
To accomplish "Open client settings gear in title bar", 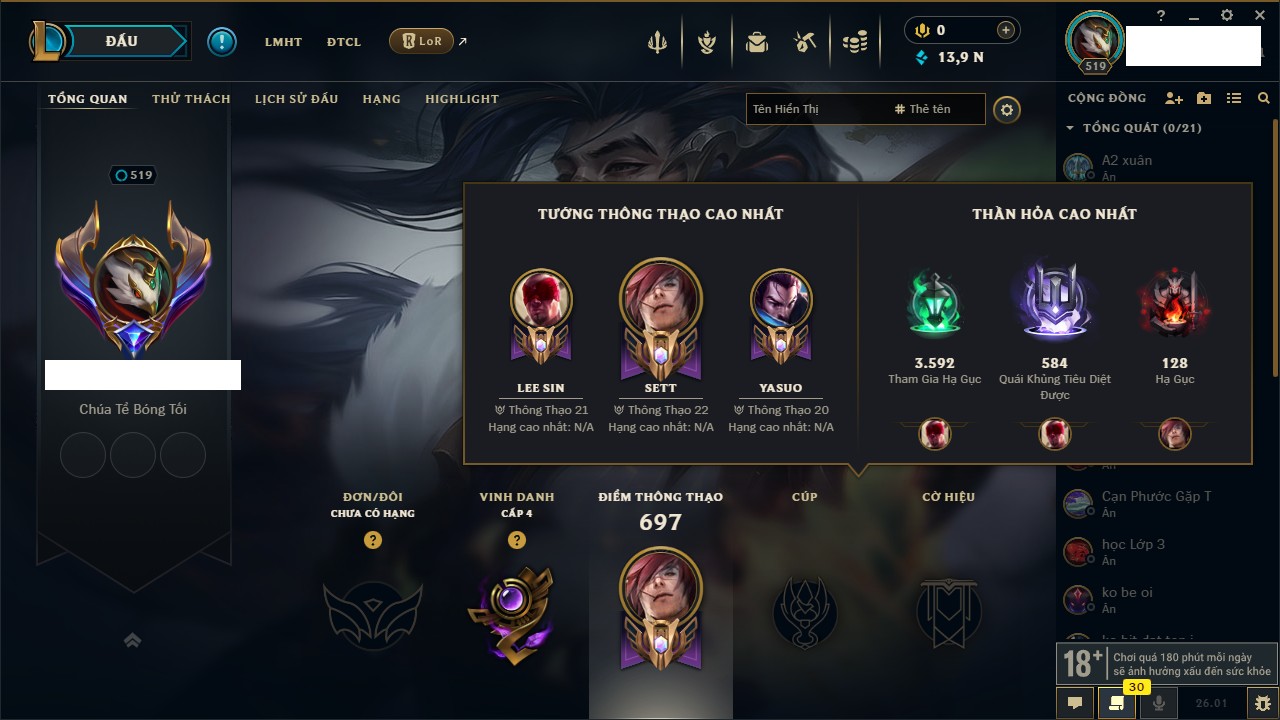I will pos(1227,16).
